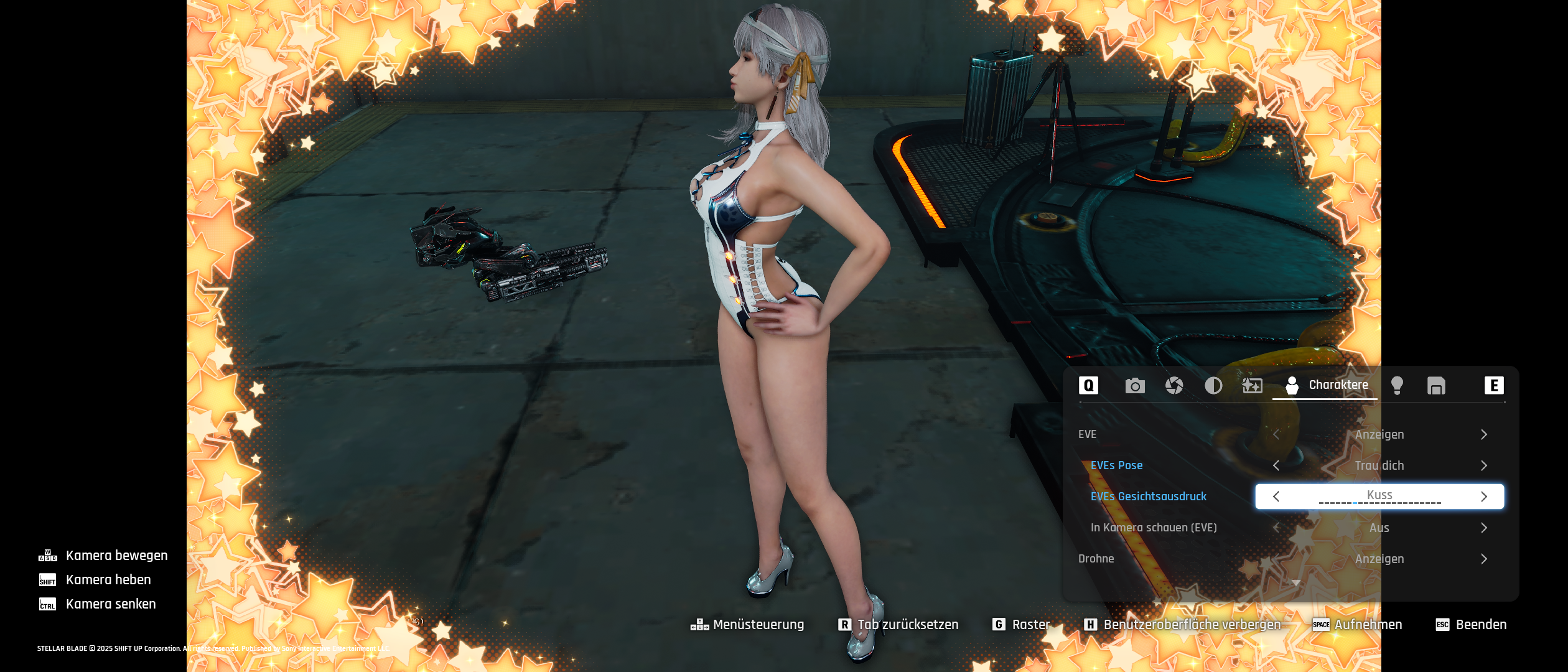Viewport: 1568px width, 672px height.
Task: Select the Drohne row label
Action: point(1096,559)
